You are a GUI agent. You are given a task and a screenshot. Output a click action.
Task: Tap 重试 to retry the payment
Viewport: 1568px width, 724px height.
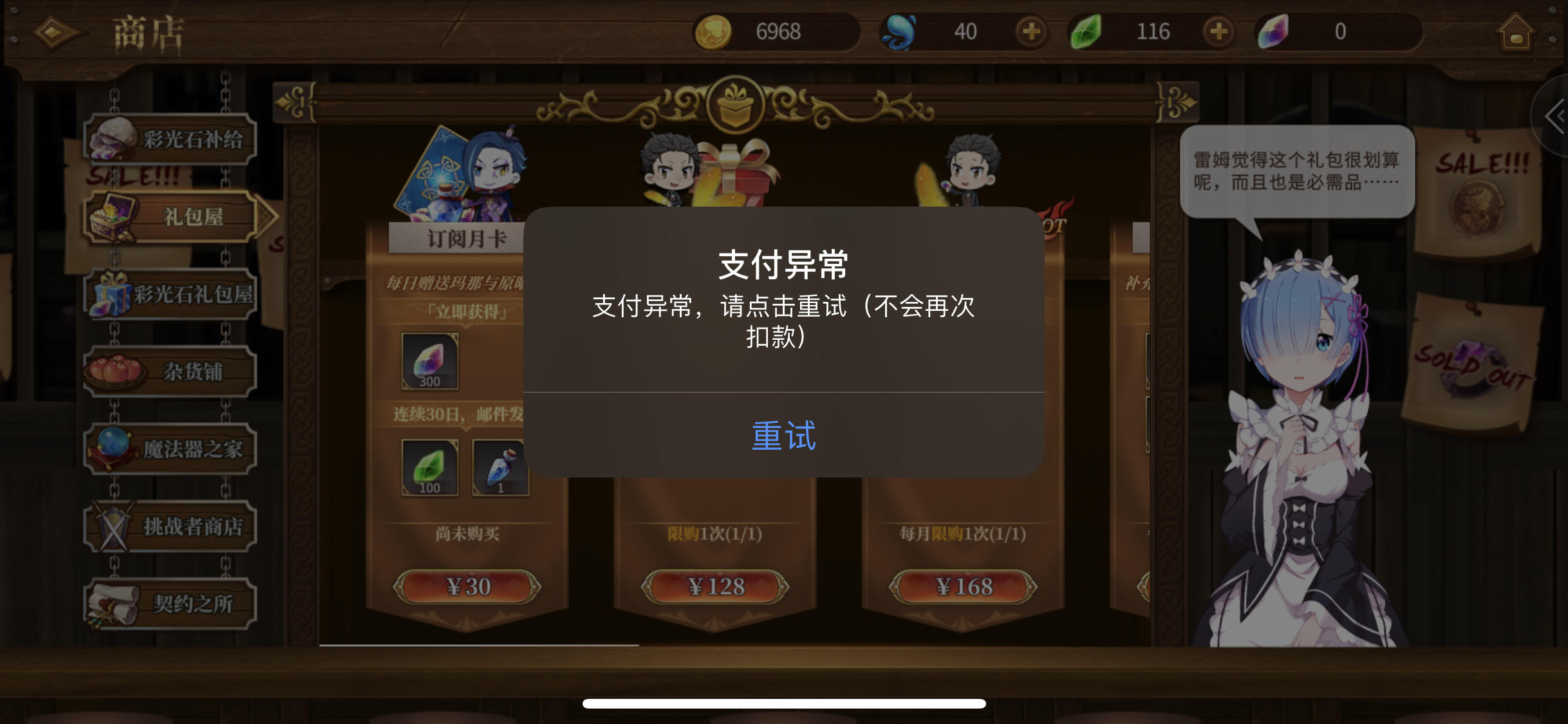coord(783,436)
